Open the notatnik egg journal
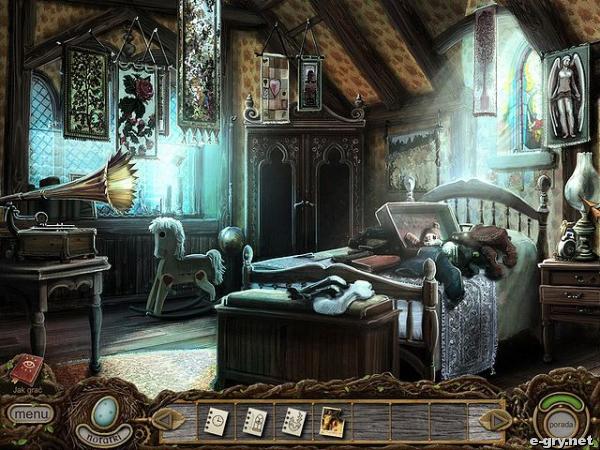This screenshot has width=600, height=450. [103, 412]
